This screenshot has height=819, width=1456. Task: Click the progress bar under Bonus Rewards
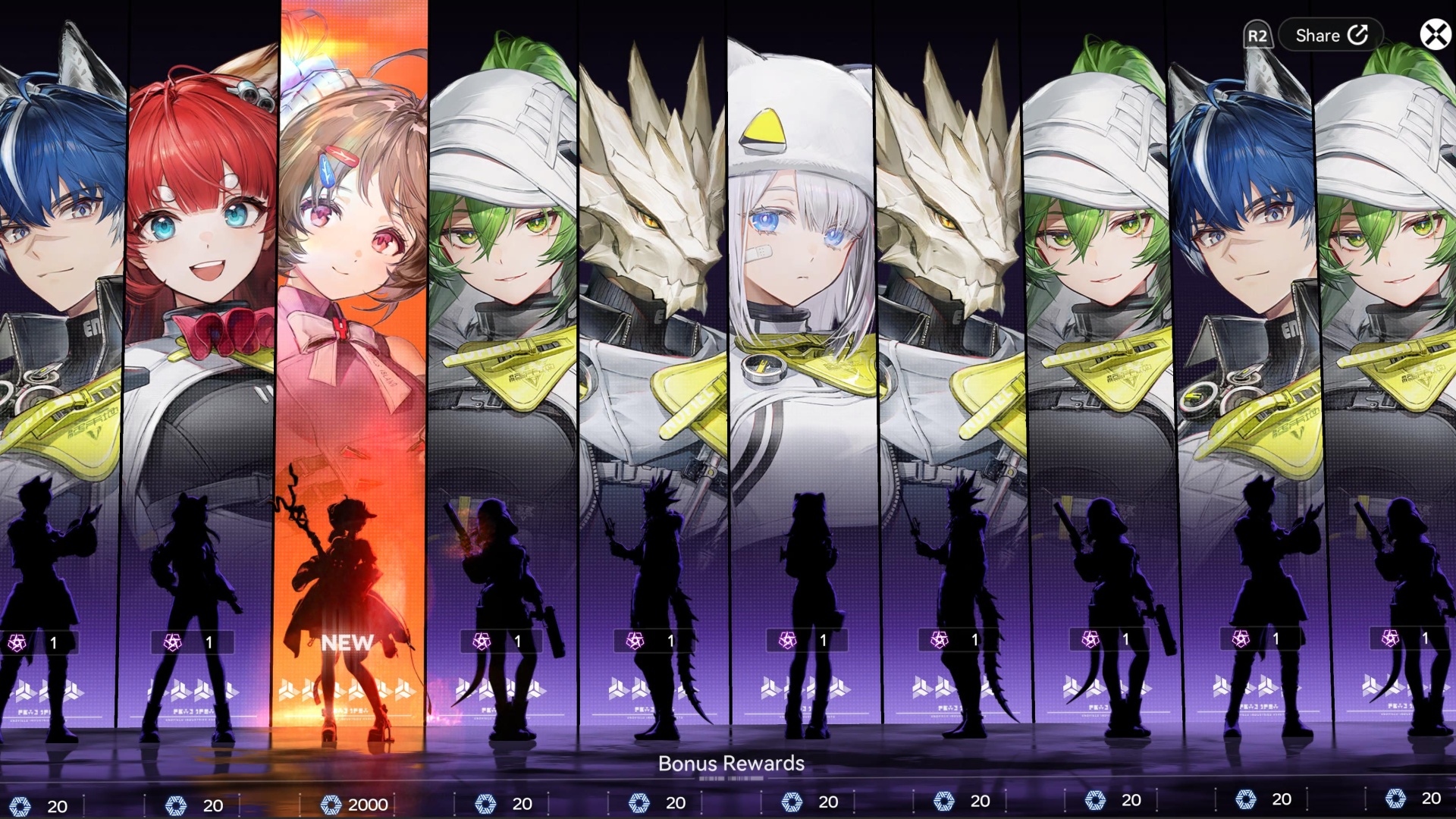pos(730,778)
